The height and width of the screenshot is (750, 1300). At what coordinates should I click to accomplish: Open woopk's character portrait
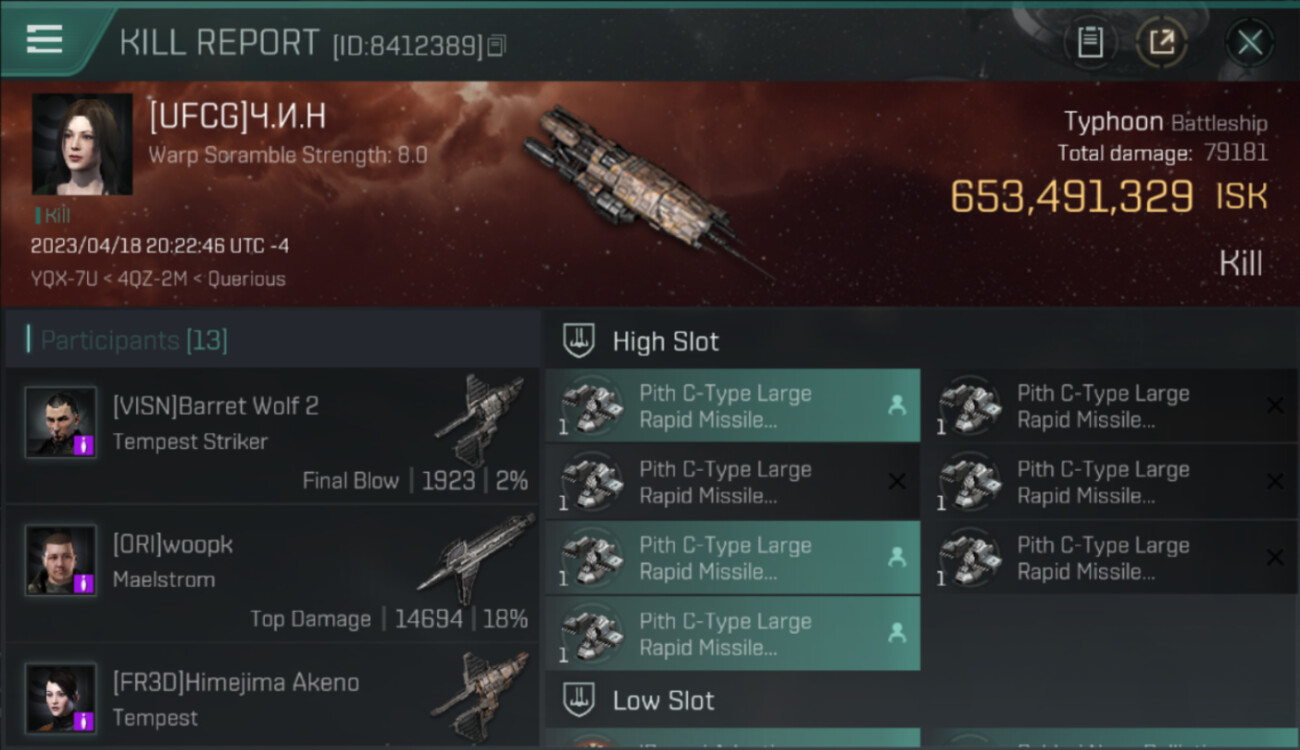pos(61,560)
